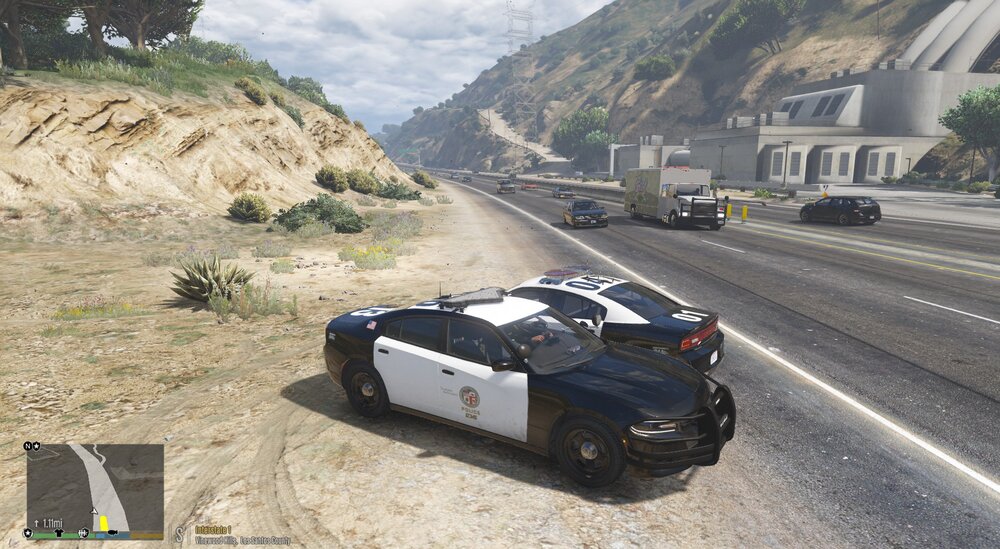The image size is (1000, 549).
Task: Click the police badge blip at minimap's bottom edge
Action: 28,533
